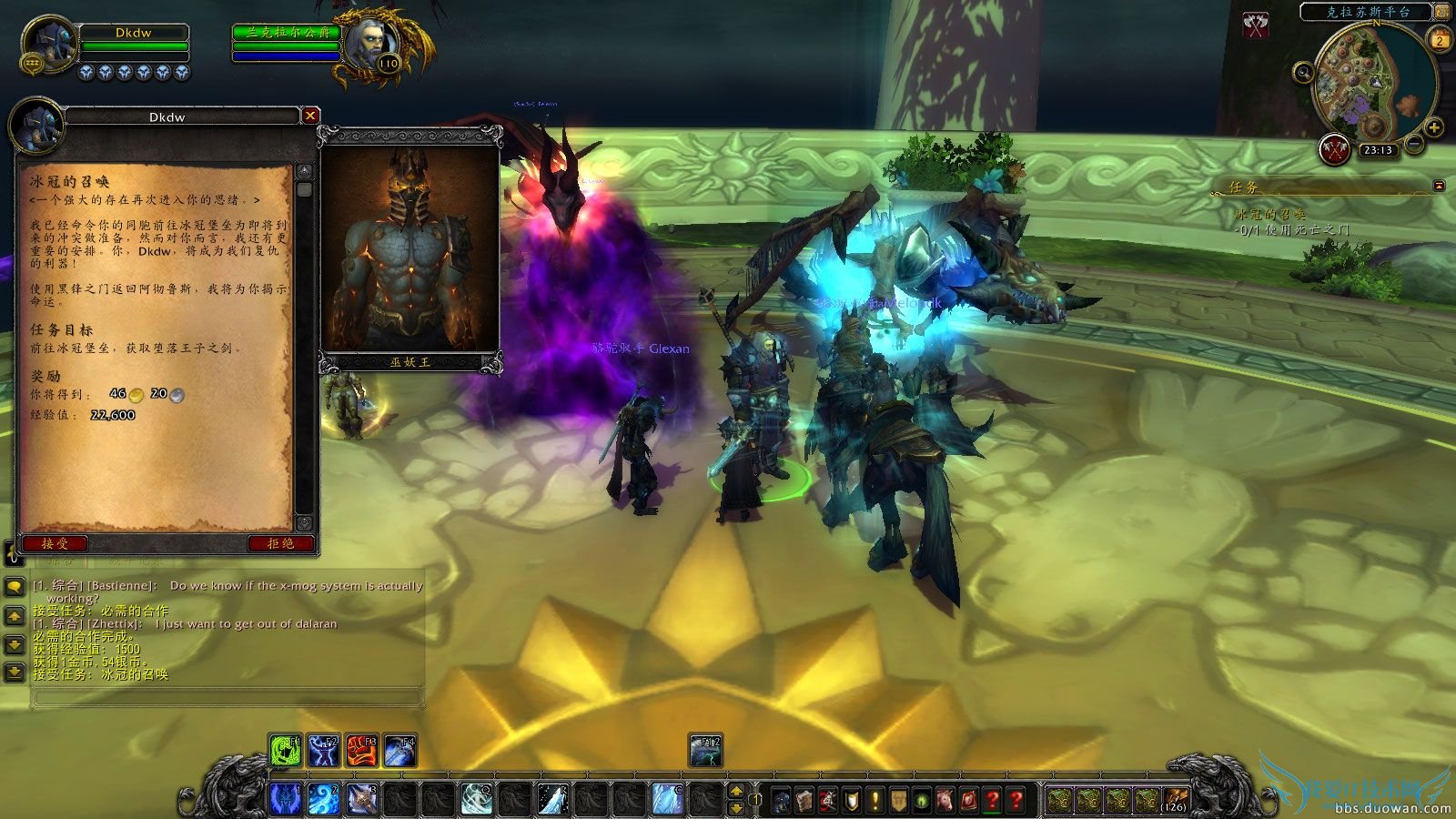Viewport: 1456px width, 819px height.
Task: Accept the quest using the 接受 button
Action: tap(55, 543)
